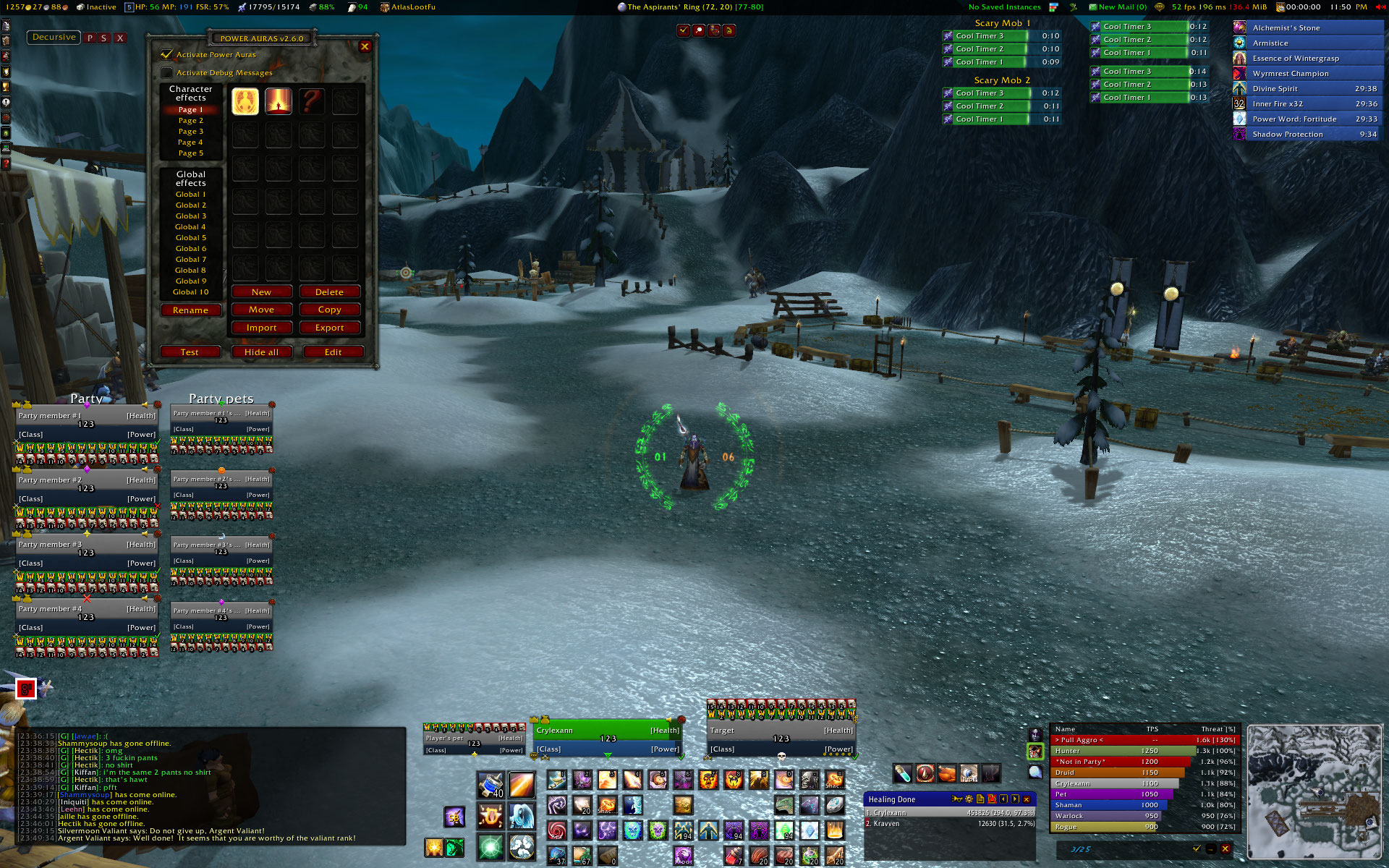This screenshot has width=1389, height=868.
Task: Click the Move button
Action: tap(261, 310)
